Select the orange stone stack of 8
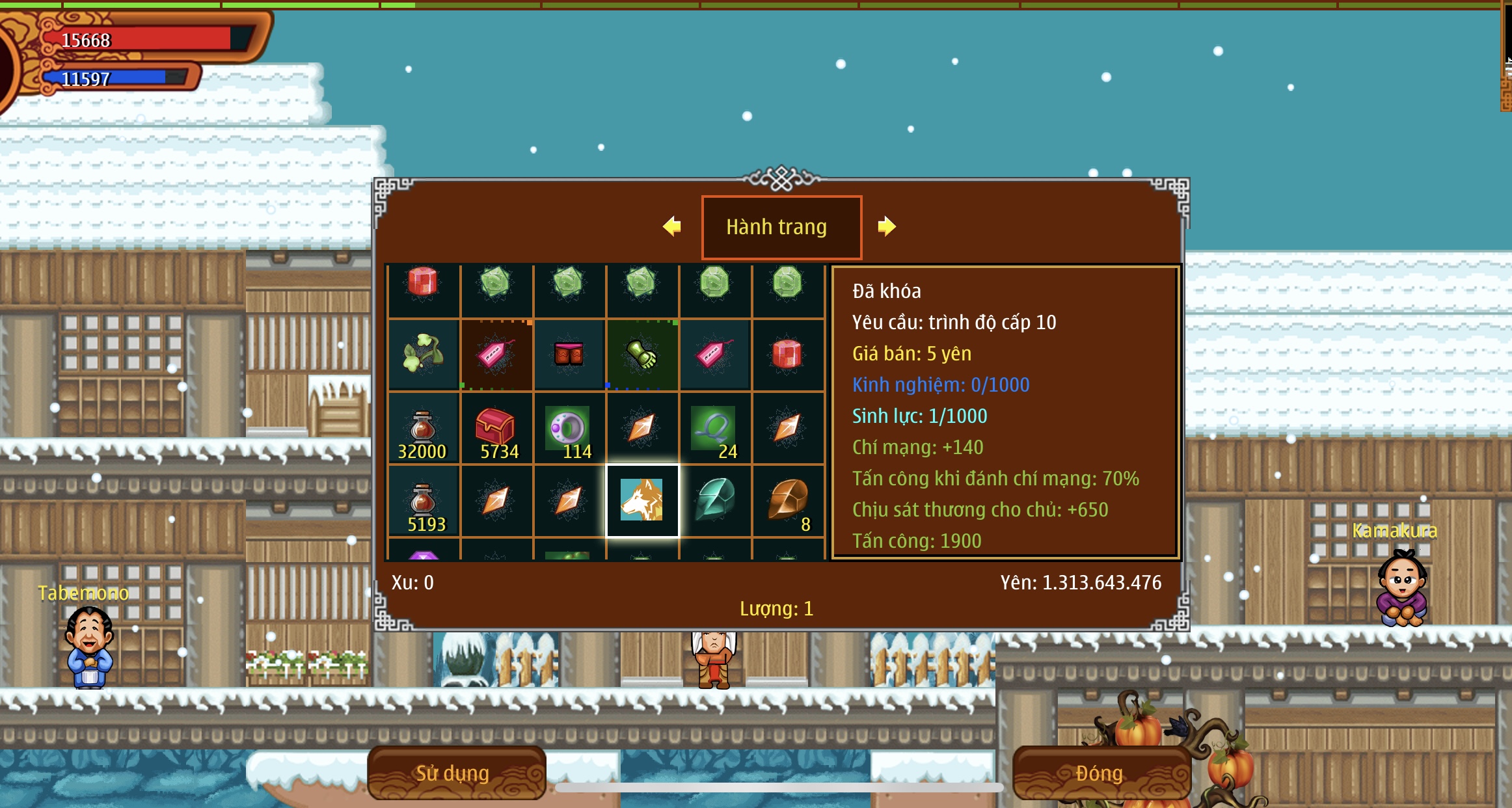1512x808 pixels. click(788, 500)
